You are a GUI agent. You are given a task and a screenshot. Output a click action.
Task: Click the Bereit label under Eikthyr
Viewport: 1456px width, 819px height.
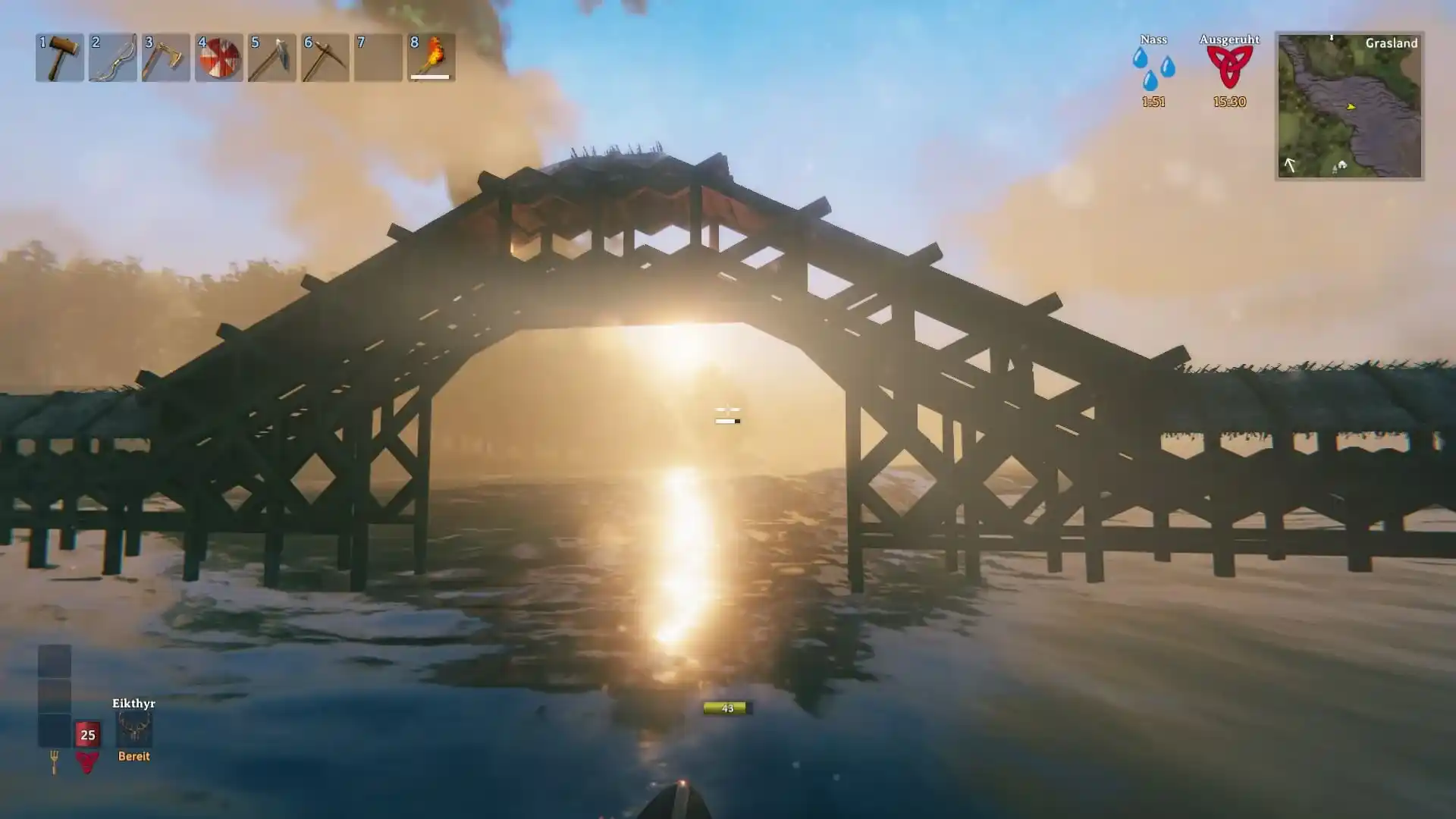click(133, 755)
